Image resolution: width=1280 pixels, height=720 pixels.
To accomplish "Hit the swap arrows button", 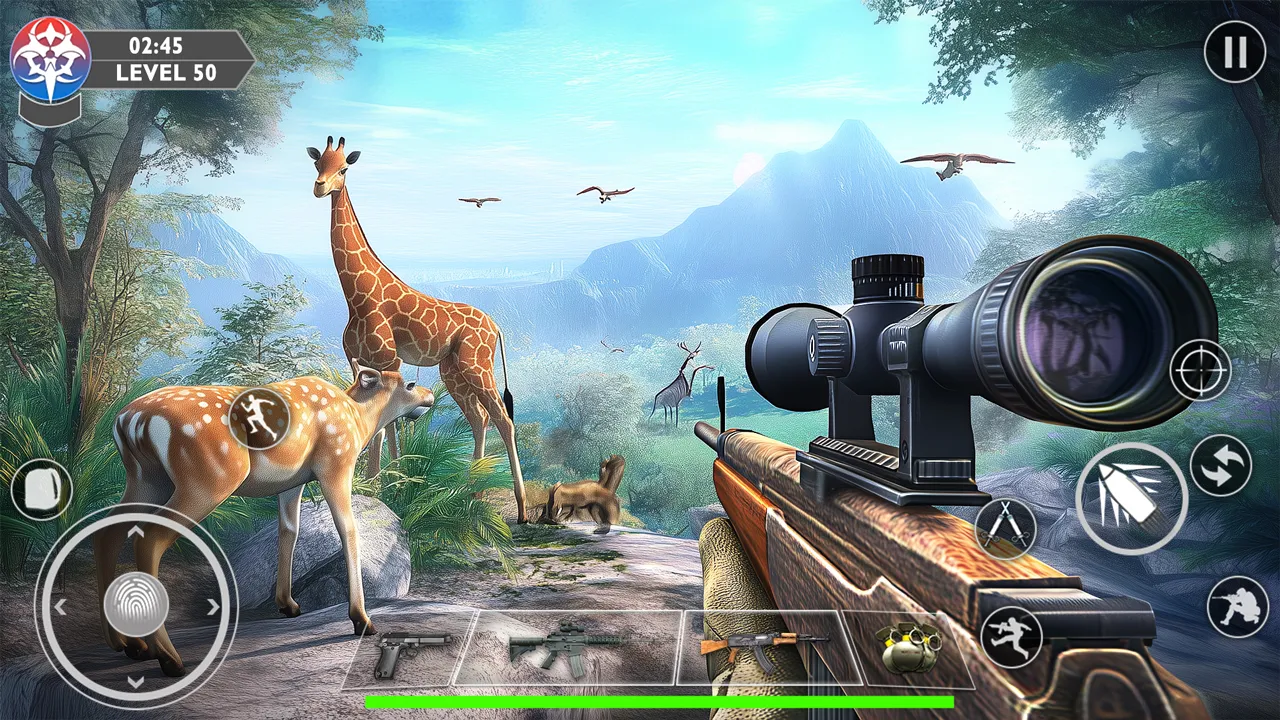I will pyautogui.click(x=1220, y=466).
